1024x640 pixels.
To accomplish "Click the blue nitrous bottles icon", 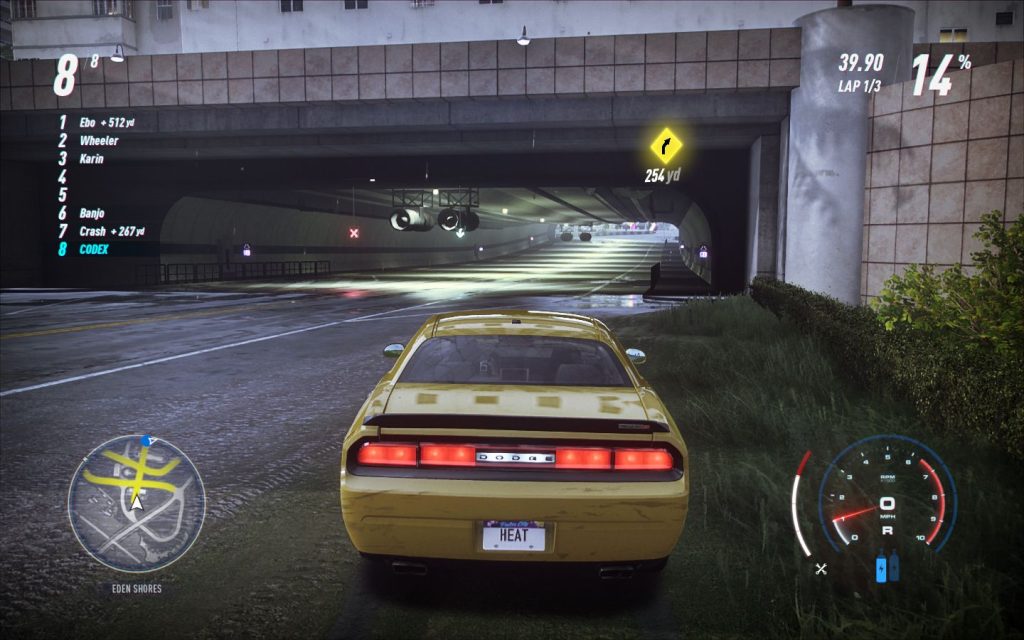I will tap(887, 567).
